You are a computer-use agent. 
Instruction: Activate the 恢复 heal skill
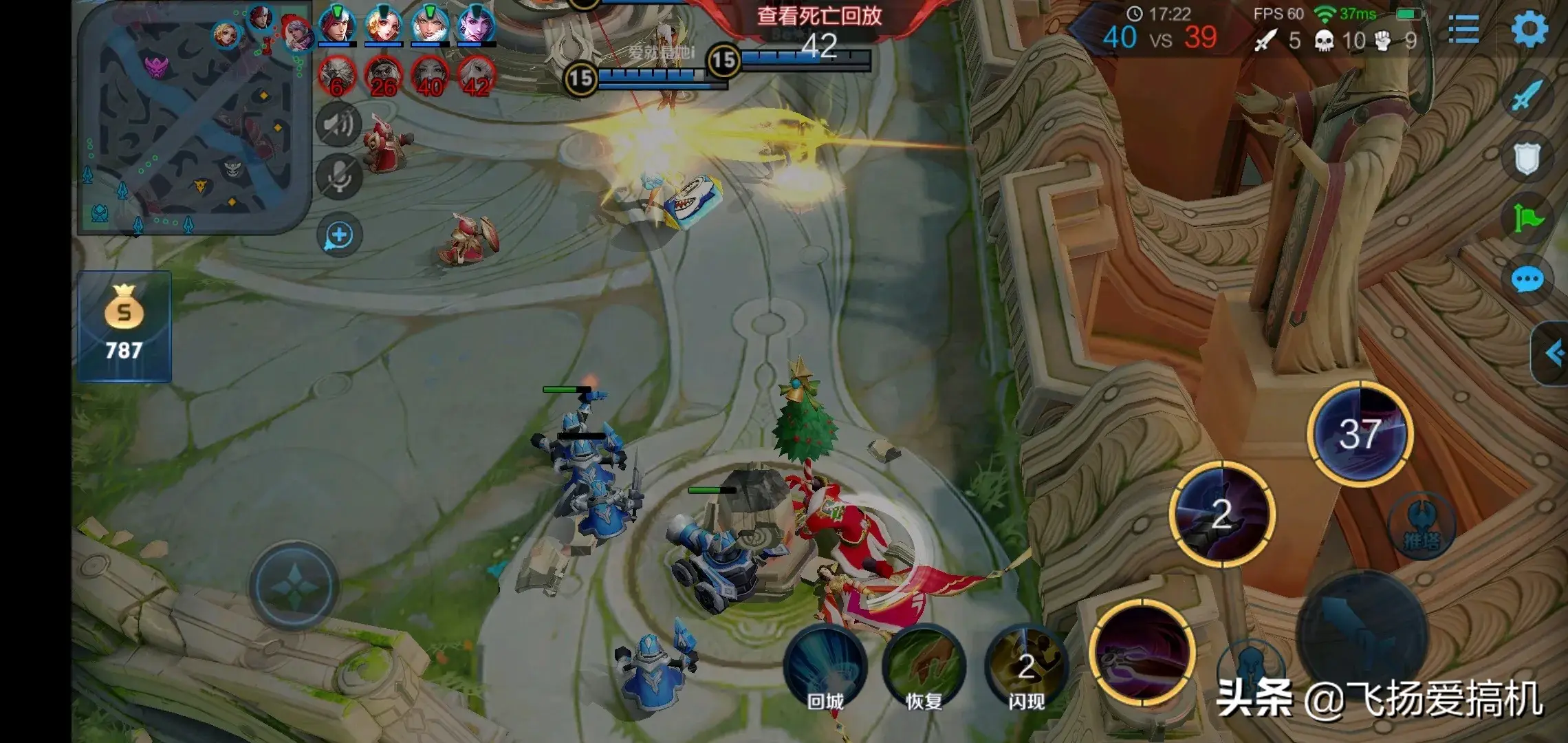pos(924,667)
